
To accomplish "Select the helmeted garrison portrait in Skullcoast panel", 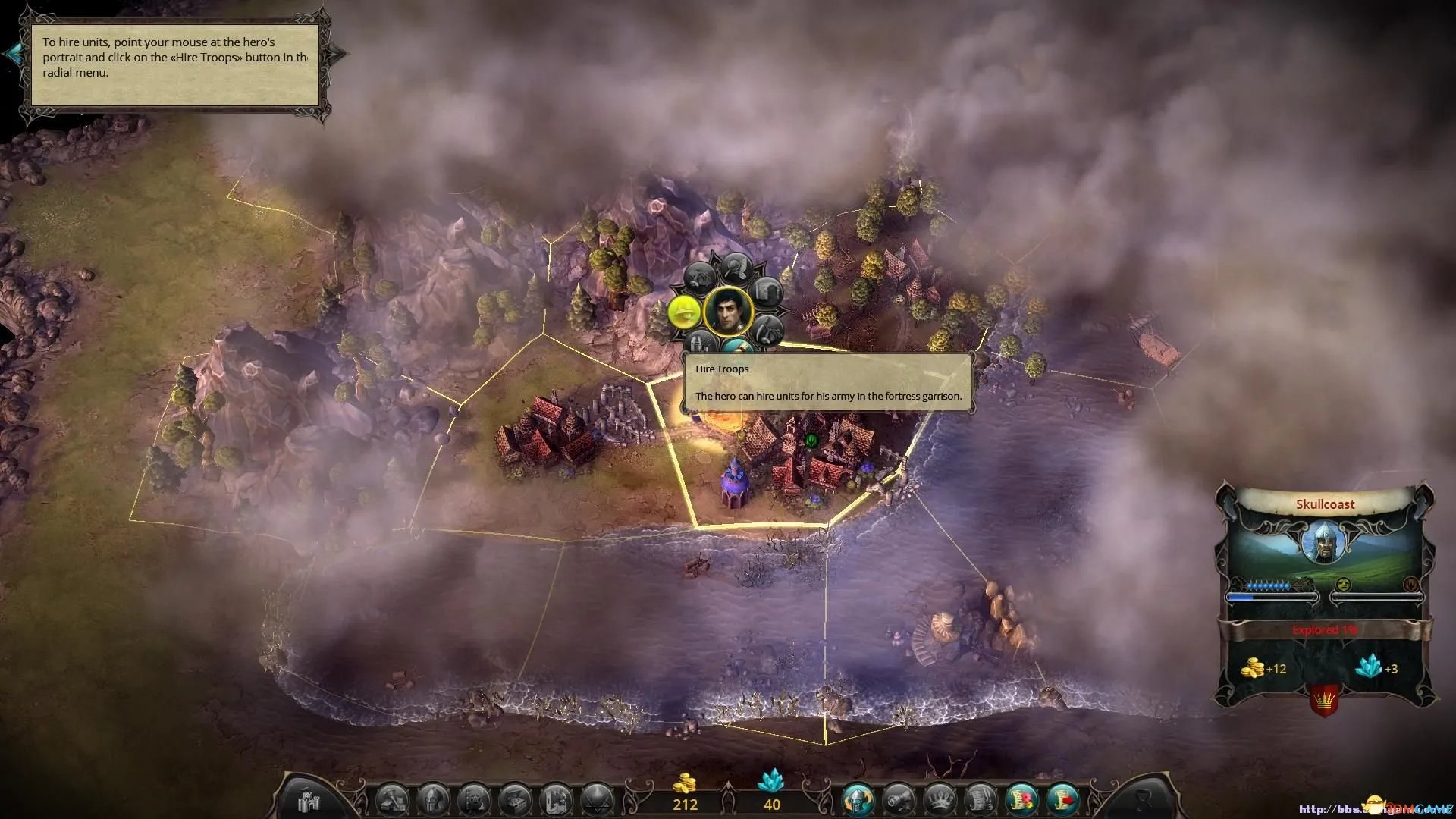I will (1323, 542).
